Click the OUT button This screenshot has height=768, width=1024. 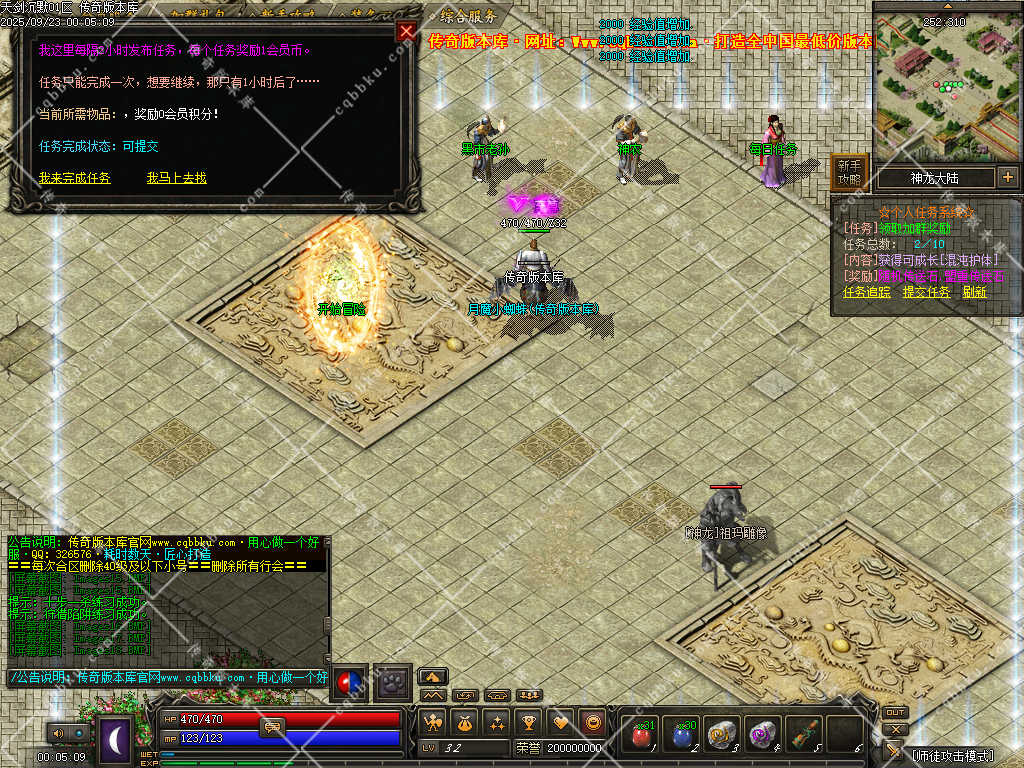click(x=895, y=713)
